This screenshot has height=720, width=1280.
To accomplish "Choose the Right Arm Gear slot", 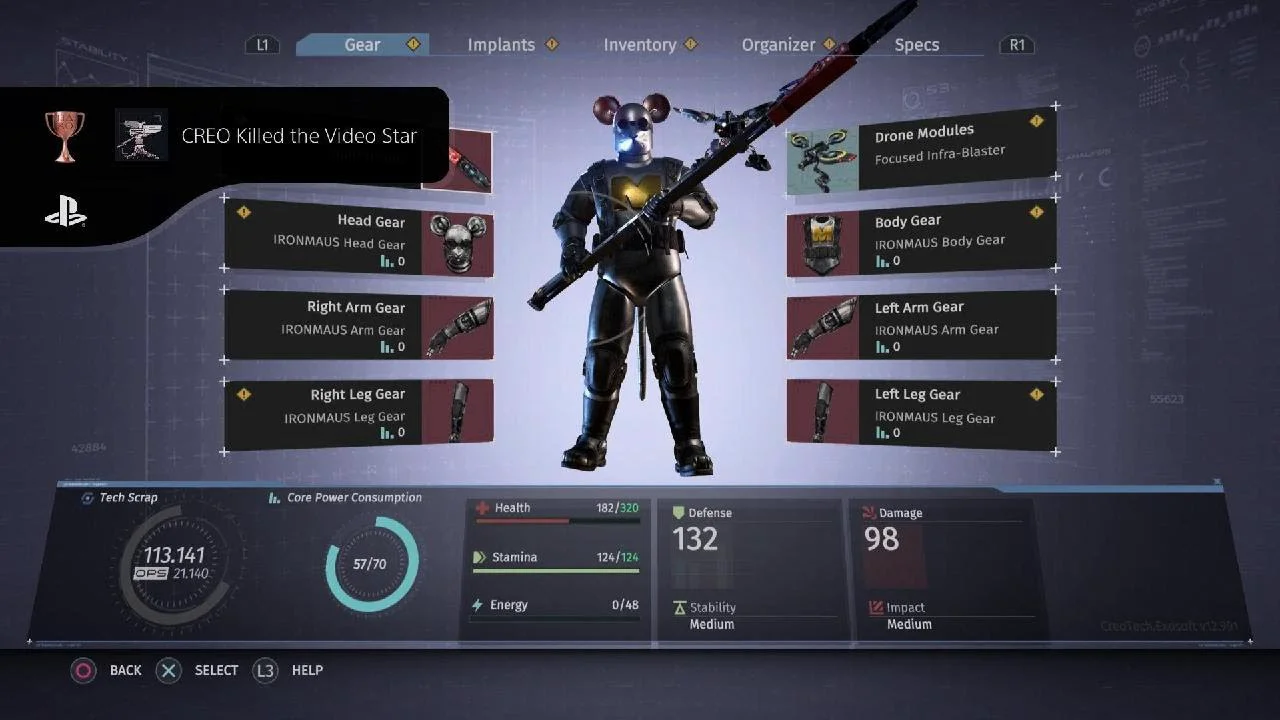I will point(358,326).
